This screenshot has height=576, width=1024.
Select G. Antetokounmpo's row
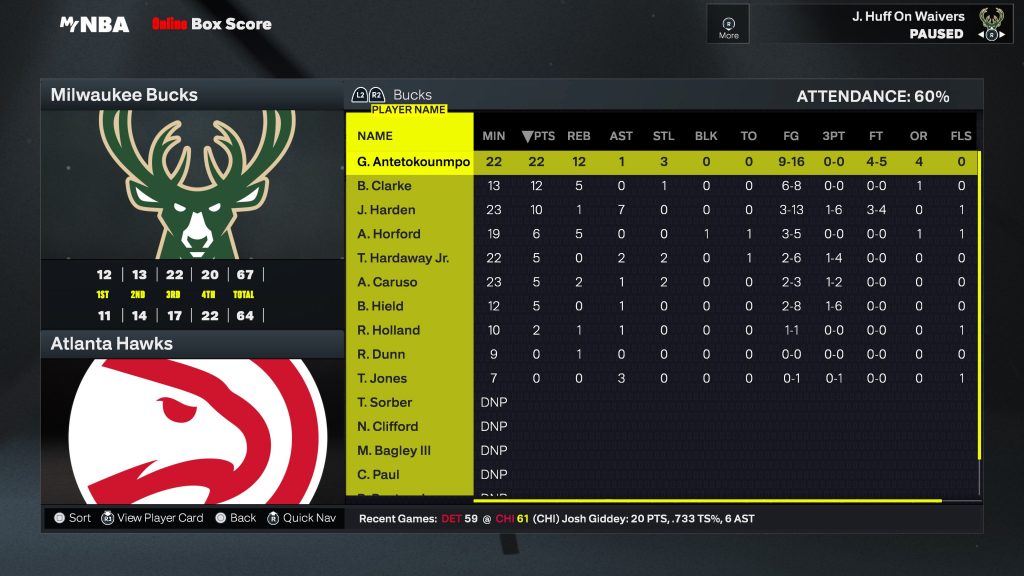(413, 162)
